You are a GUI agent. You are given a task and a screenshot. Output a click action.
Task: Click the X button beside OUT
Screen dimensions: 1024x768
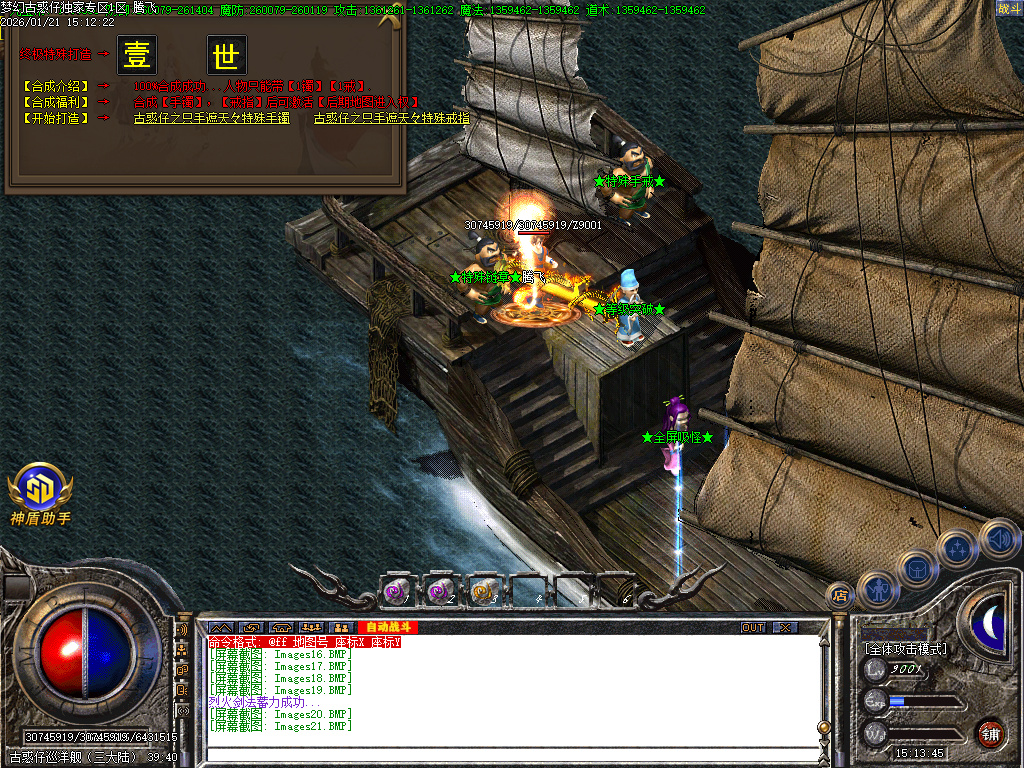click(x=785, y=627)
